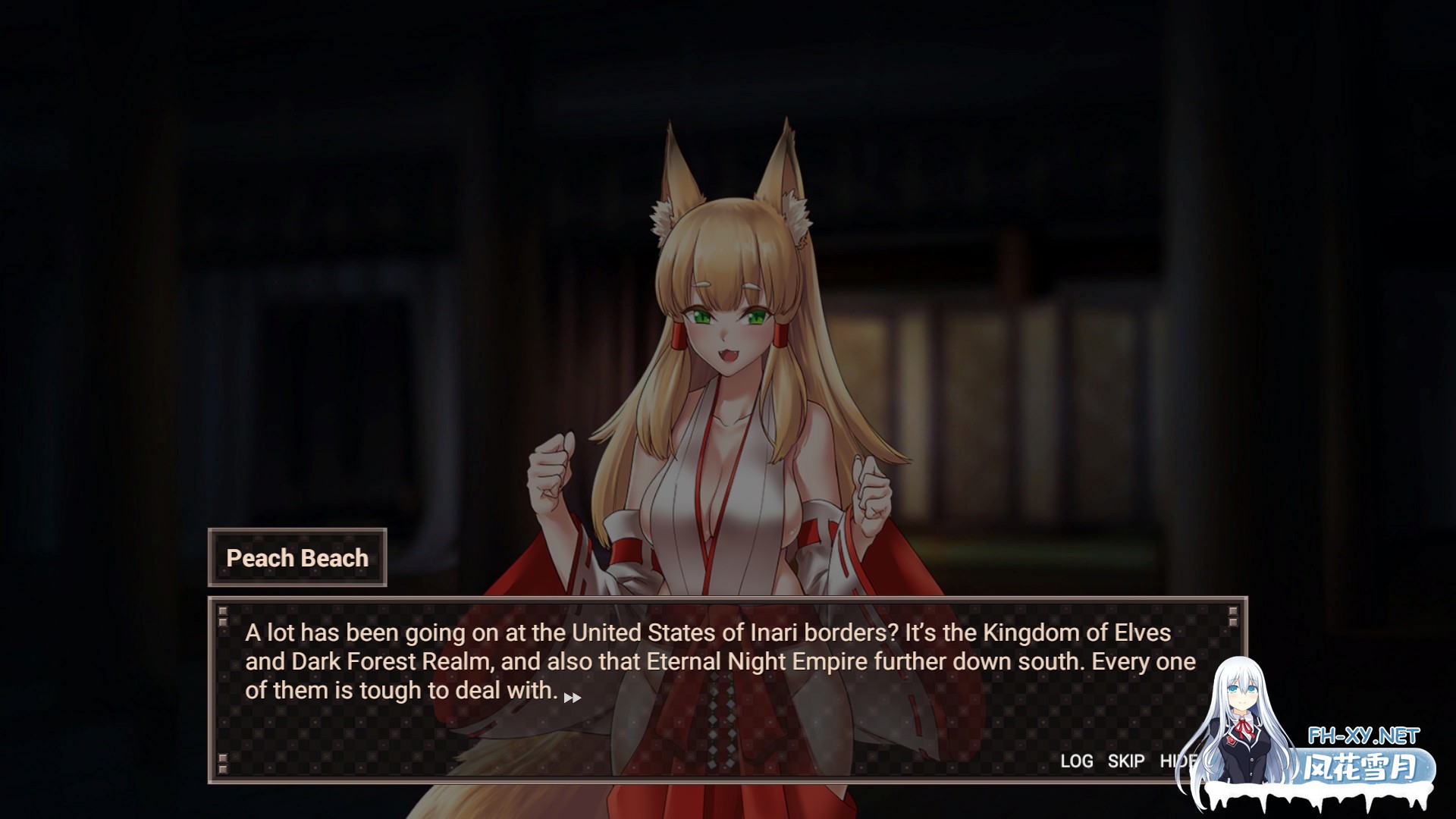This screenshot has height=819, width=1456.
Task: Open the dialogue LOG
Action: pyautogui.click(x=1076, y=761)
